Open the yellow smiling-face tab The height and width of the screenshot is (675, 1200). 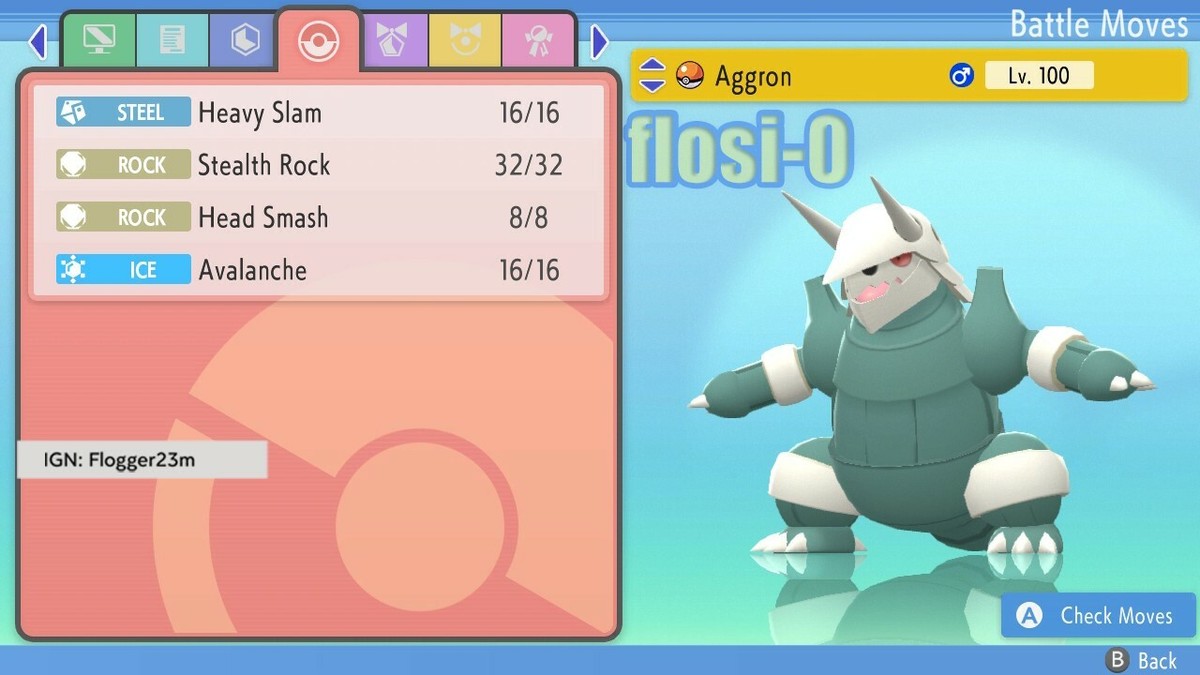[x=465, y=40]
